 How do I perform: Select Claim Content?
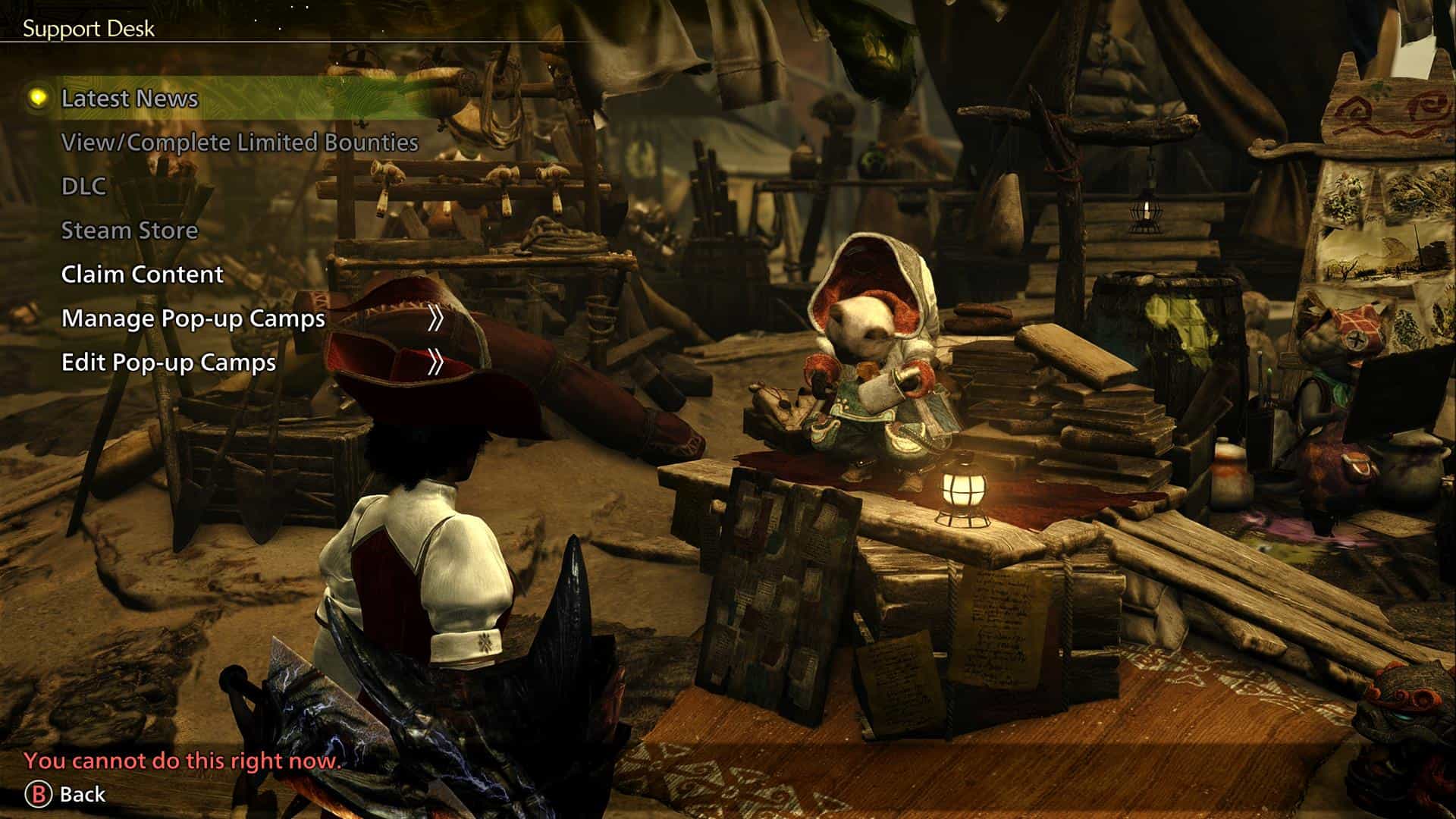(x=143, y=275)
